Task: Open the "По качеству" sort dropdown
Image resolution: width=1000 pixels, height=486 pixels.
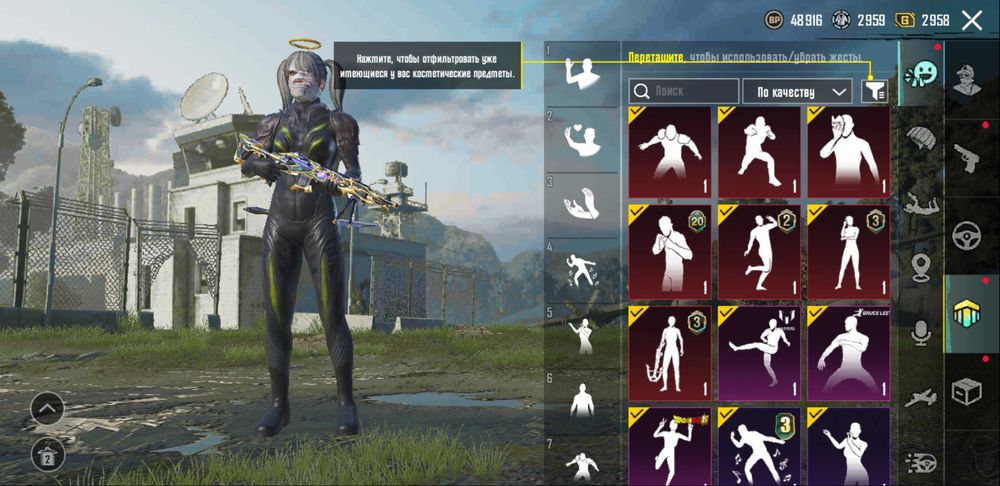Action: (x=796, y=91)
